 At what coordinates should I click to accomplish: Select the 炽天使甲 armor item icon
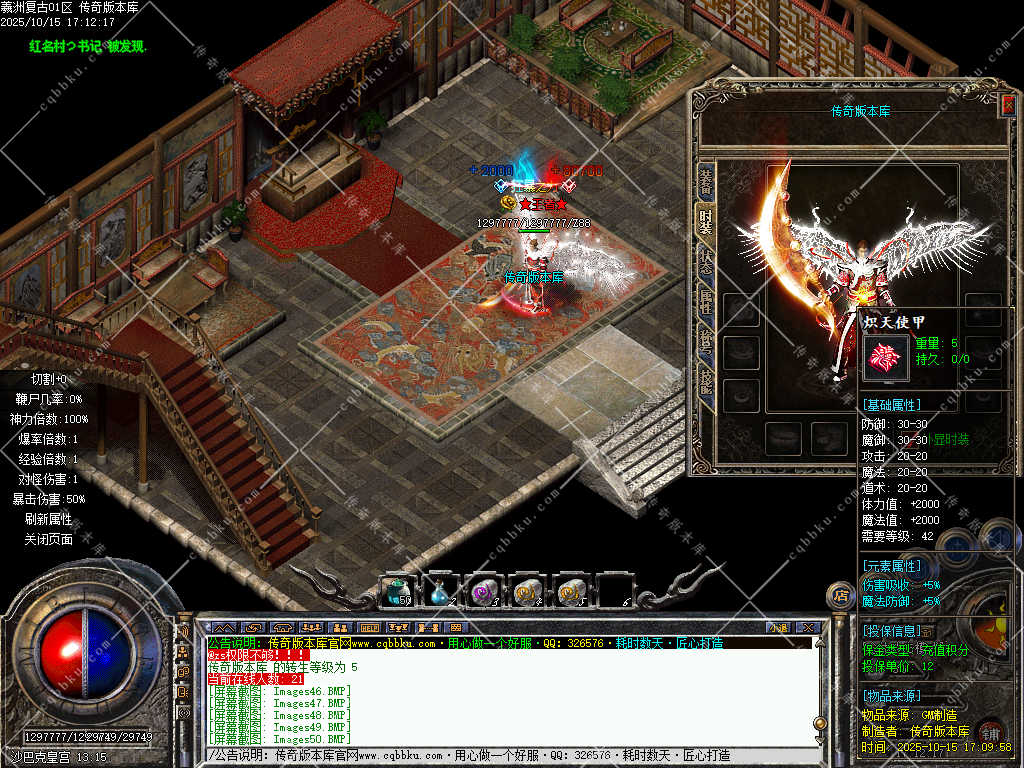886,357
